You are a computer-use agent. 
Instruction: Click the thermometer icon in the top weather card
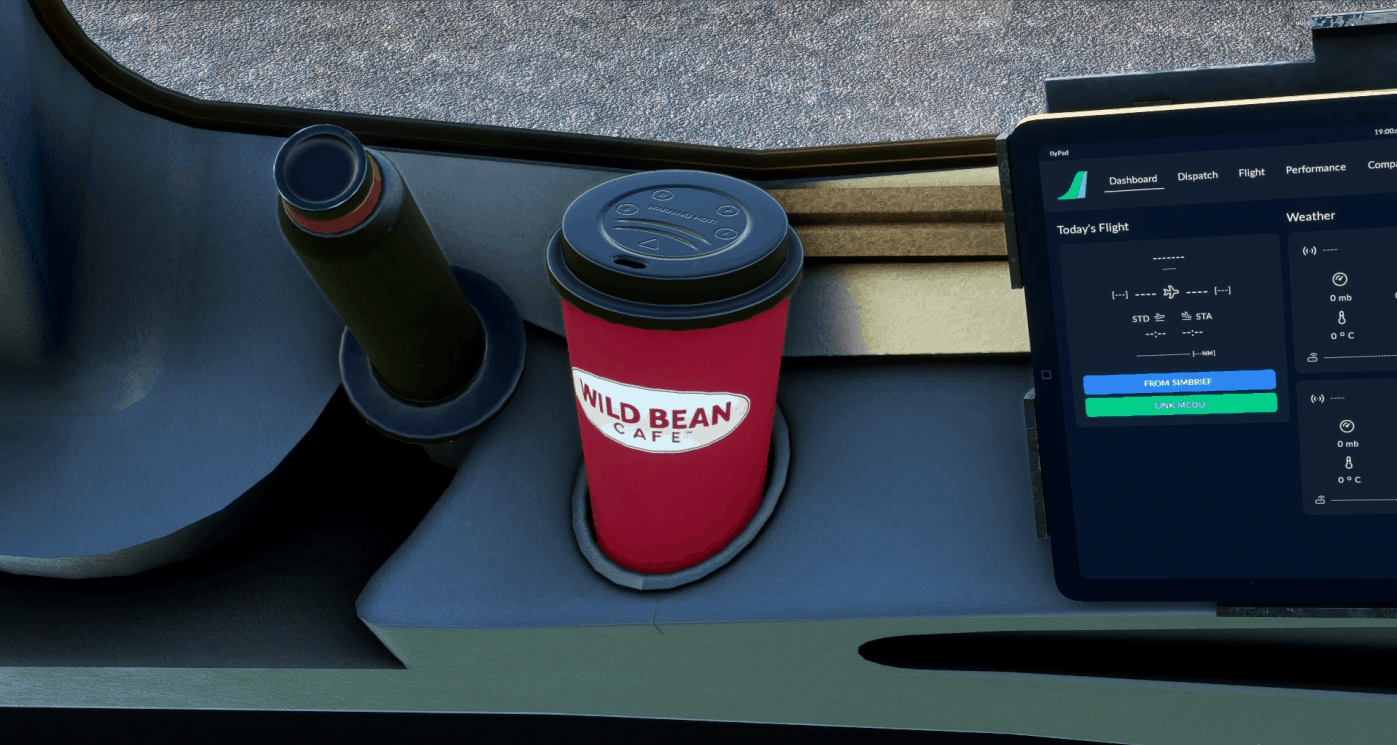[x=1342, y=318]
